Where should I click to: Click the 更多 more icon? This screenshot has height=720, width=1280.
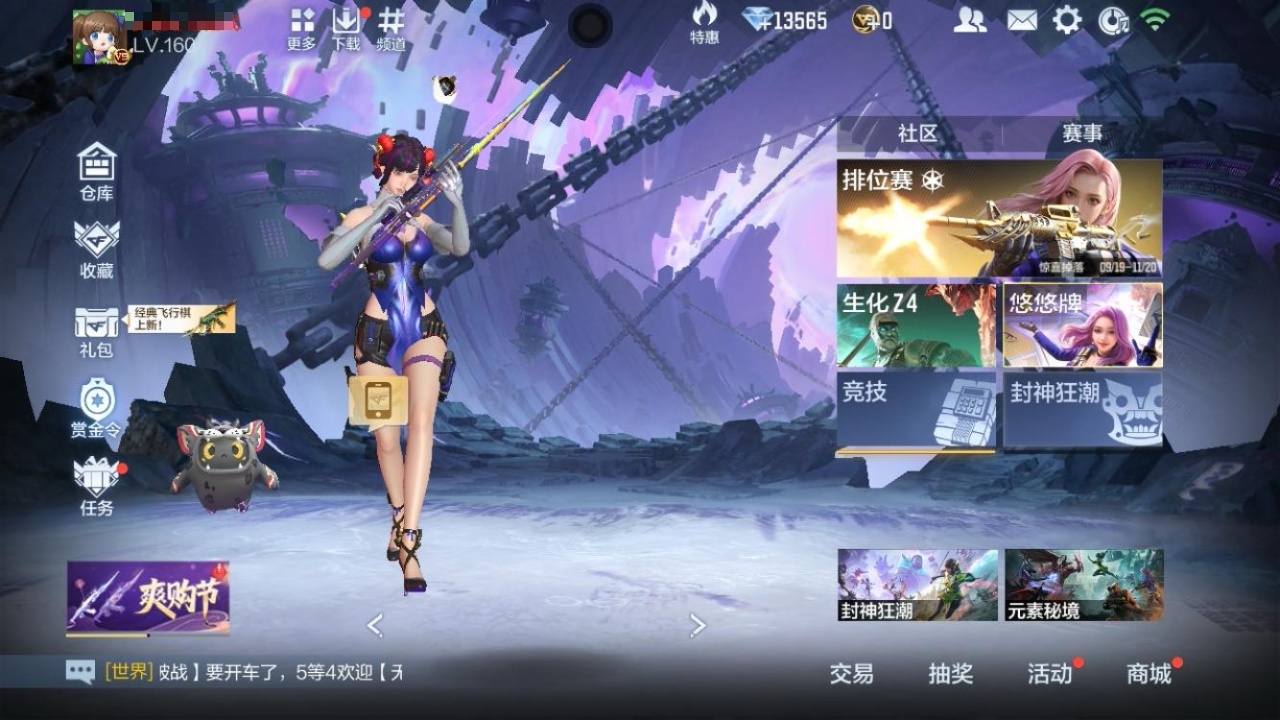[x=301, y=27]
